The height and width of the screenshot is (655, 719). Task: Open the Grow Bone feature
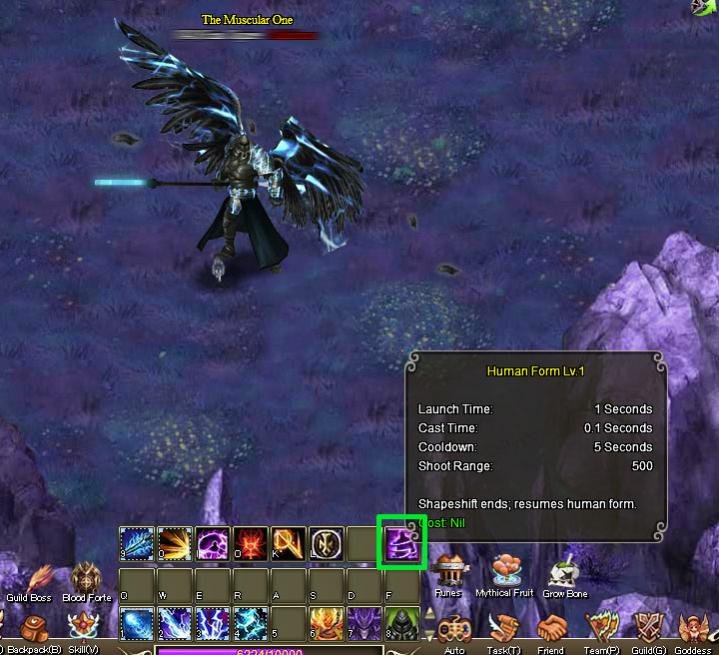564,573
